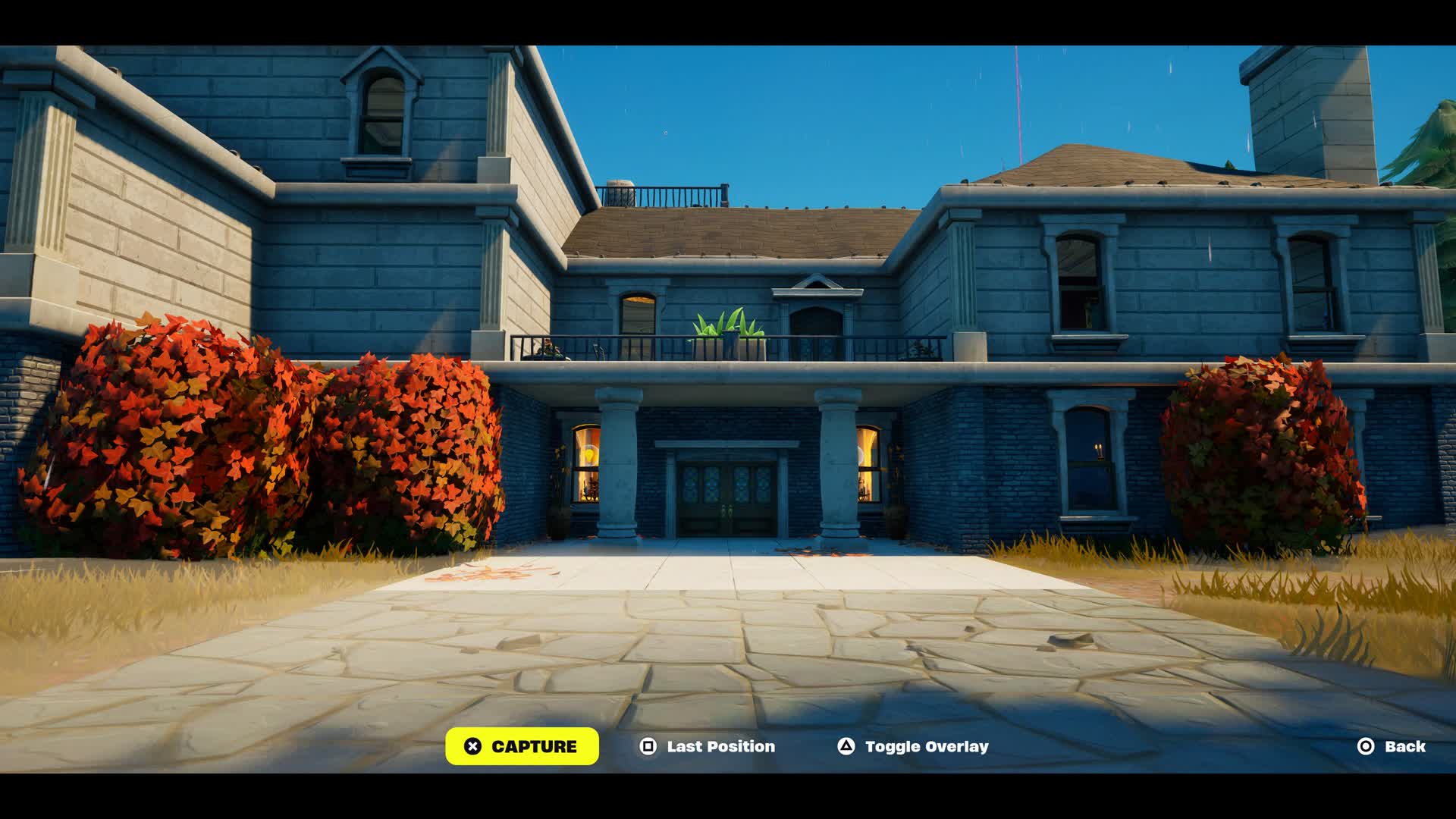Select the Square button icon for Last Position
Image resolution: width=1456 pixels, height=819 pixels.
click(x=646, y=746)
